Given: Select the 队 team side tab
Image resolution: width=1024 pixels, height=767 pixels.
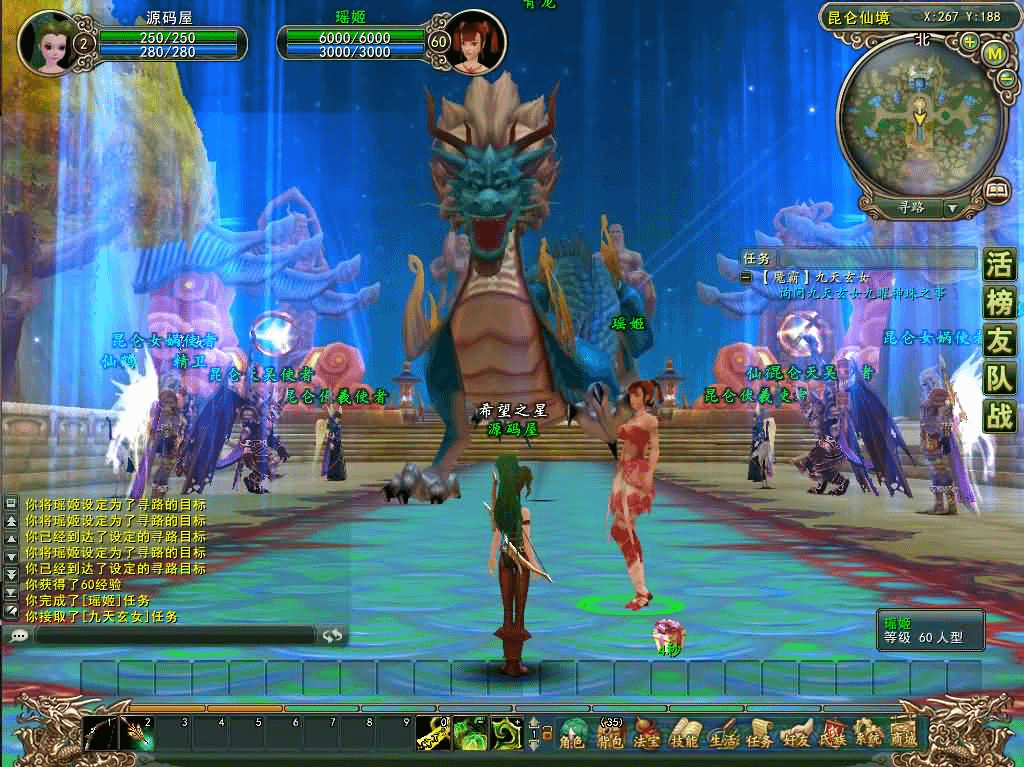Looking at the screenshot, I should click(x=999, y=378).
